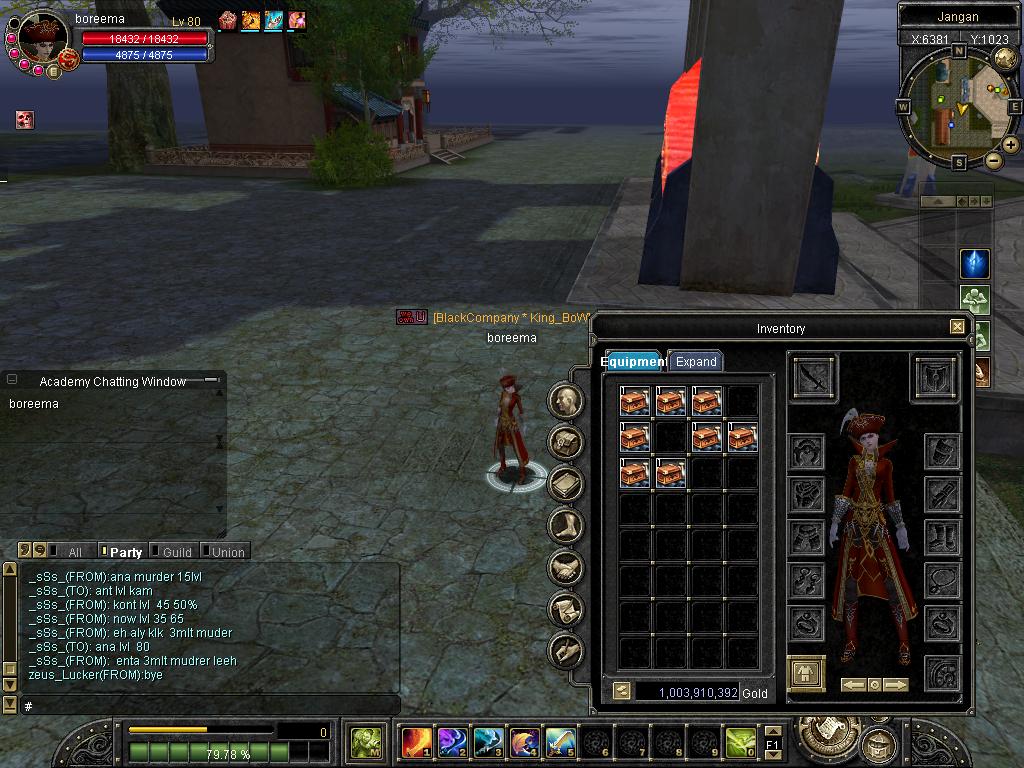Screen dimensions: 1024x768
Task: Rotate character preview with the left arrow
Action: pyautogui.click(x=853, y=685)
